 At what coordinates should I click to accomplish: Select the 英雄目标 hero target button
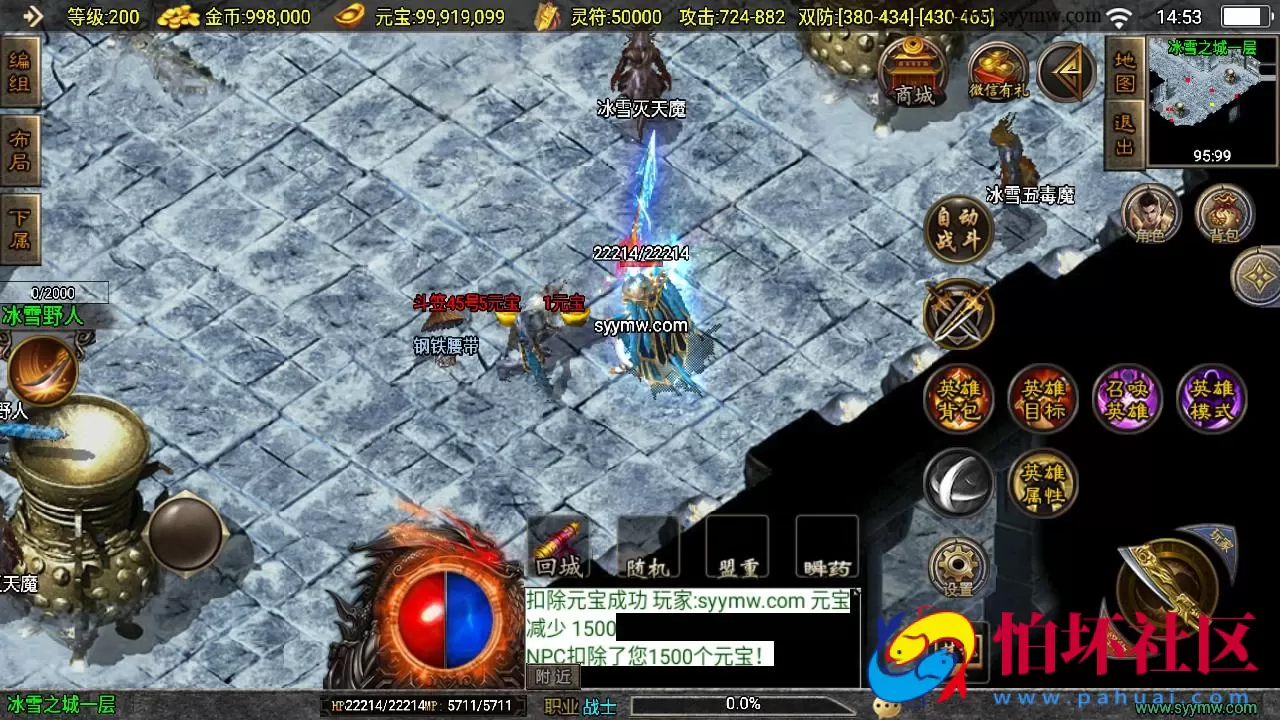click(1042, 399)
